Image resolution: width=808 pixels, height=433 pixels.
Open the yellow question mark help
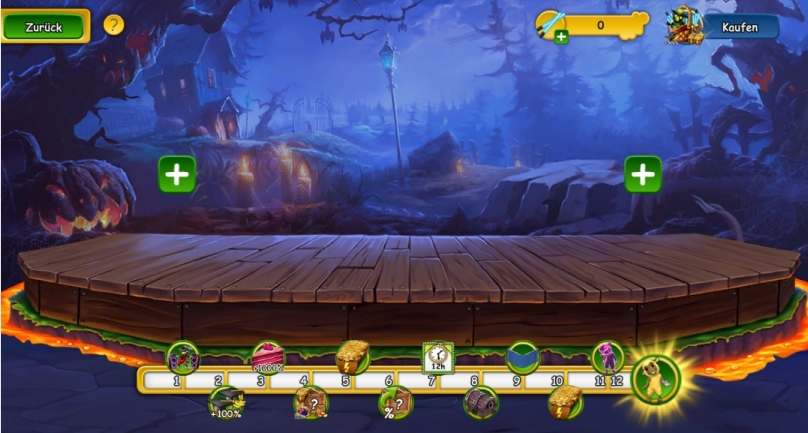[x=114, y=25]
